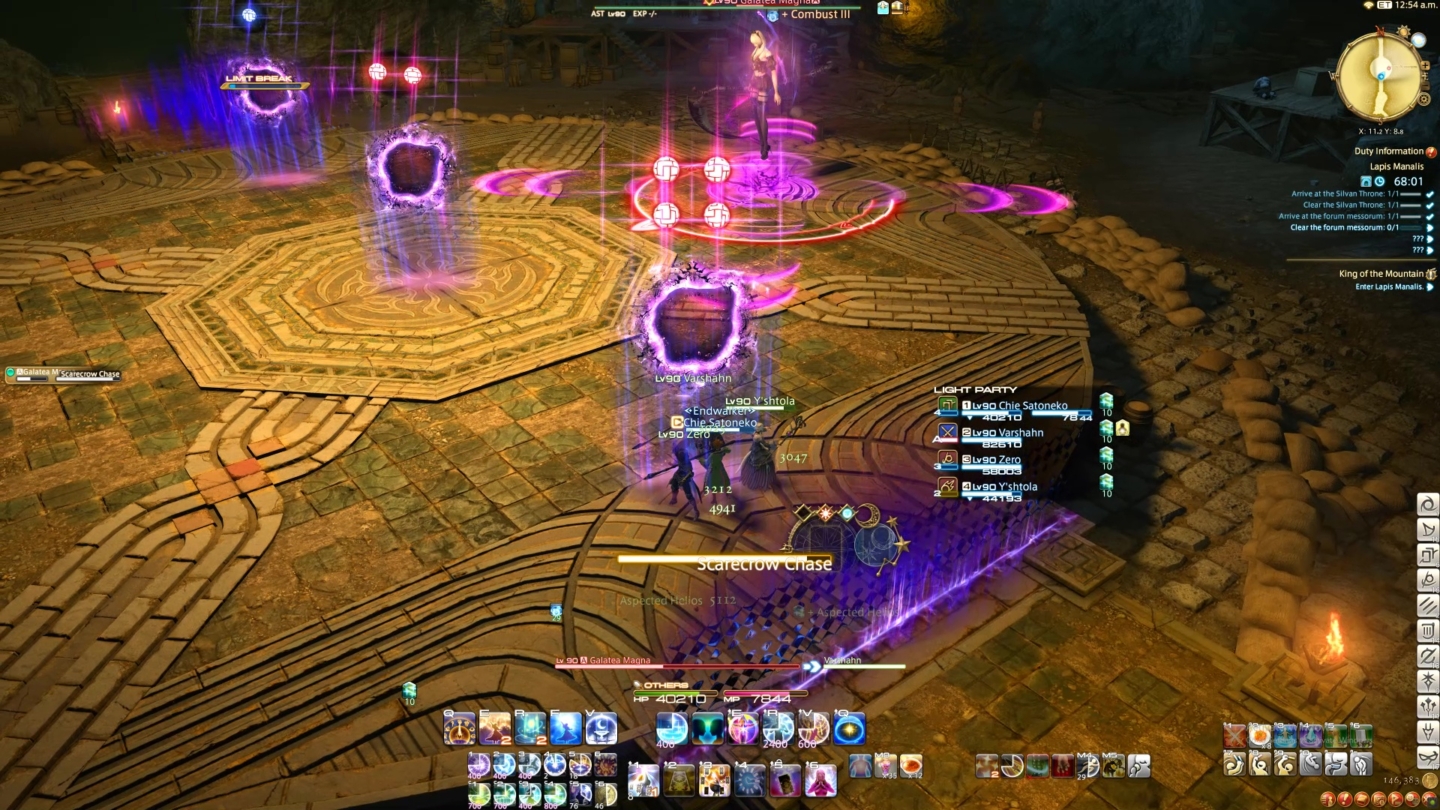Click the trash can icon in the right sidebar
The image size is (1440, 810).
tap(1427, 631)
